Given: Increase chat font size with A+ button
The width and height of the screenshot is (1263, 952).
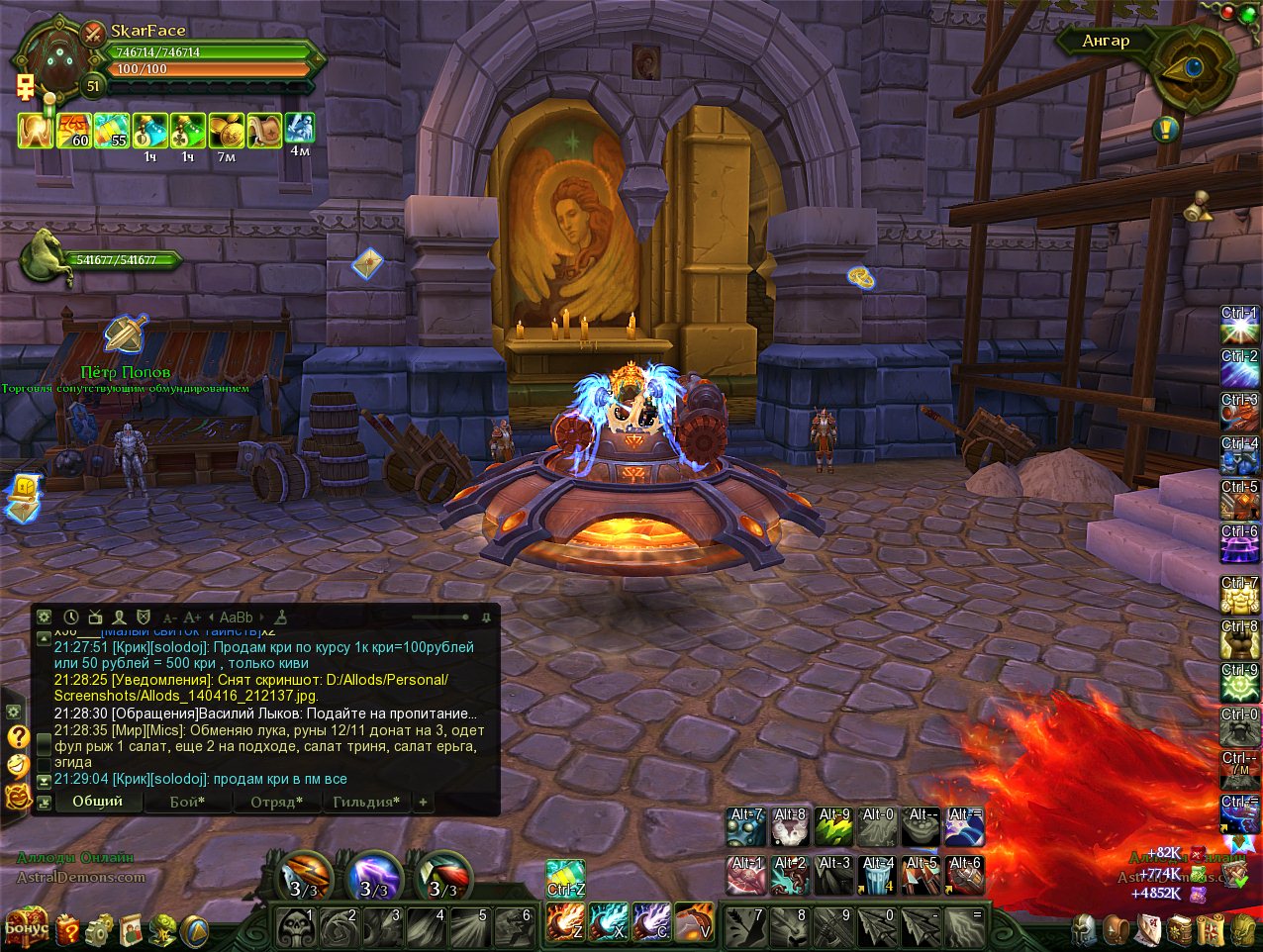Looking at the screenshot, I should click(x=193, y=618).
